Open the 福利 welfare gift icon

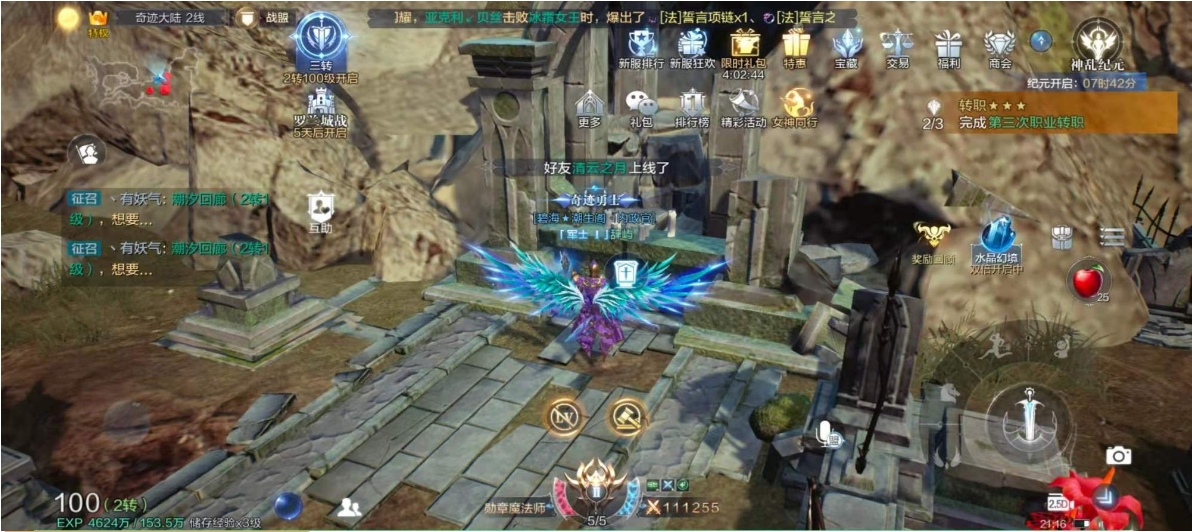[x=948, y=46]
